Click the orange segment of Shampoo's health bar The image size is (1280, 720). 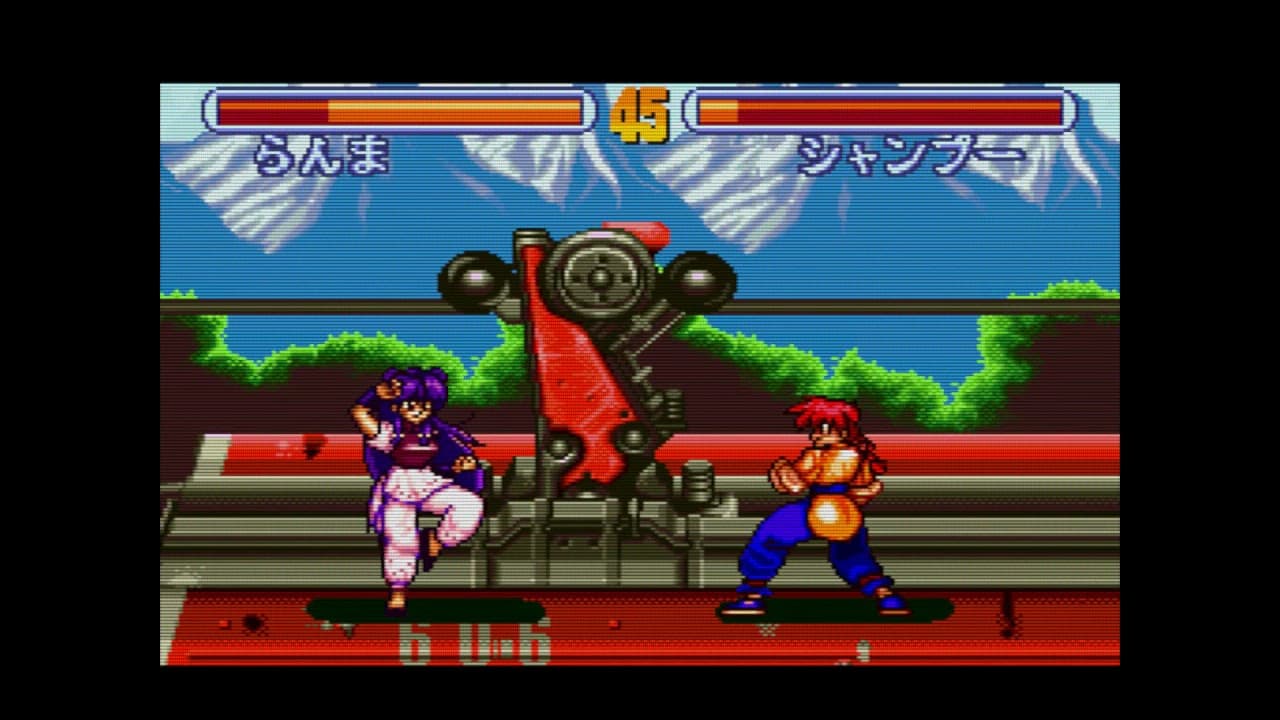(x=720, y=110)
